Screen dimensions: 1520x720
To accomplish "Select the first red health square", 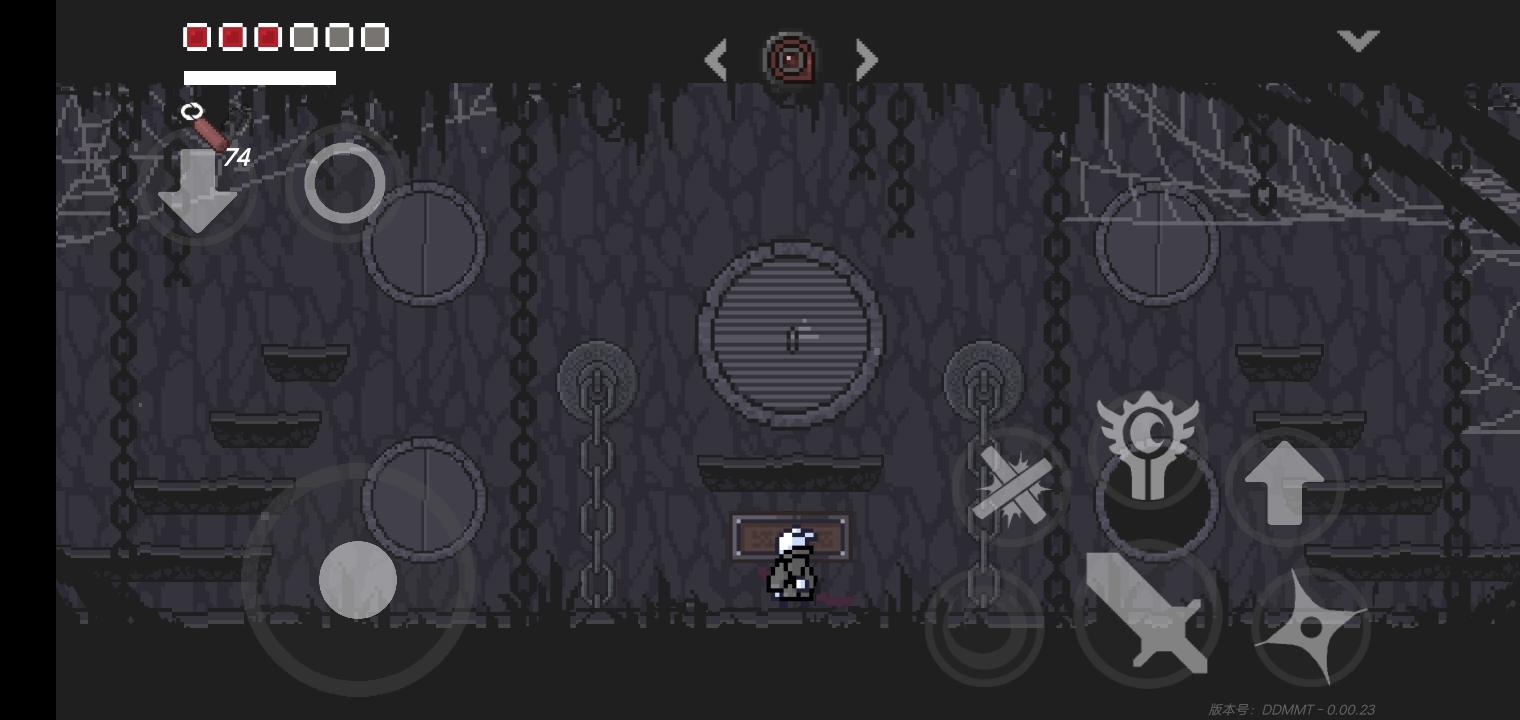I will point(196,36).
